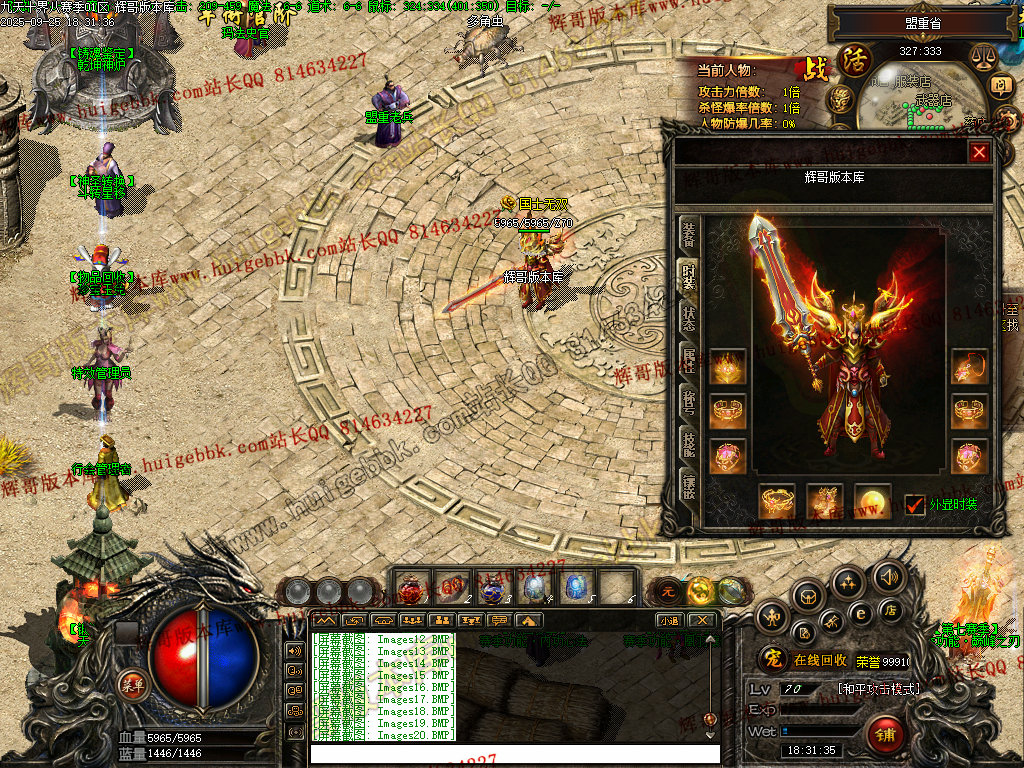1024x768 pixels.
Task: Switch to the 装备 equipment tab
Action: pos(689,235)
